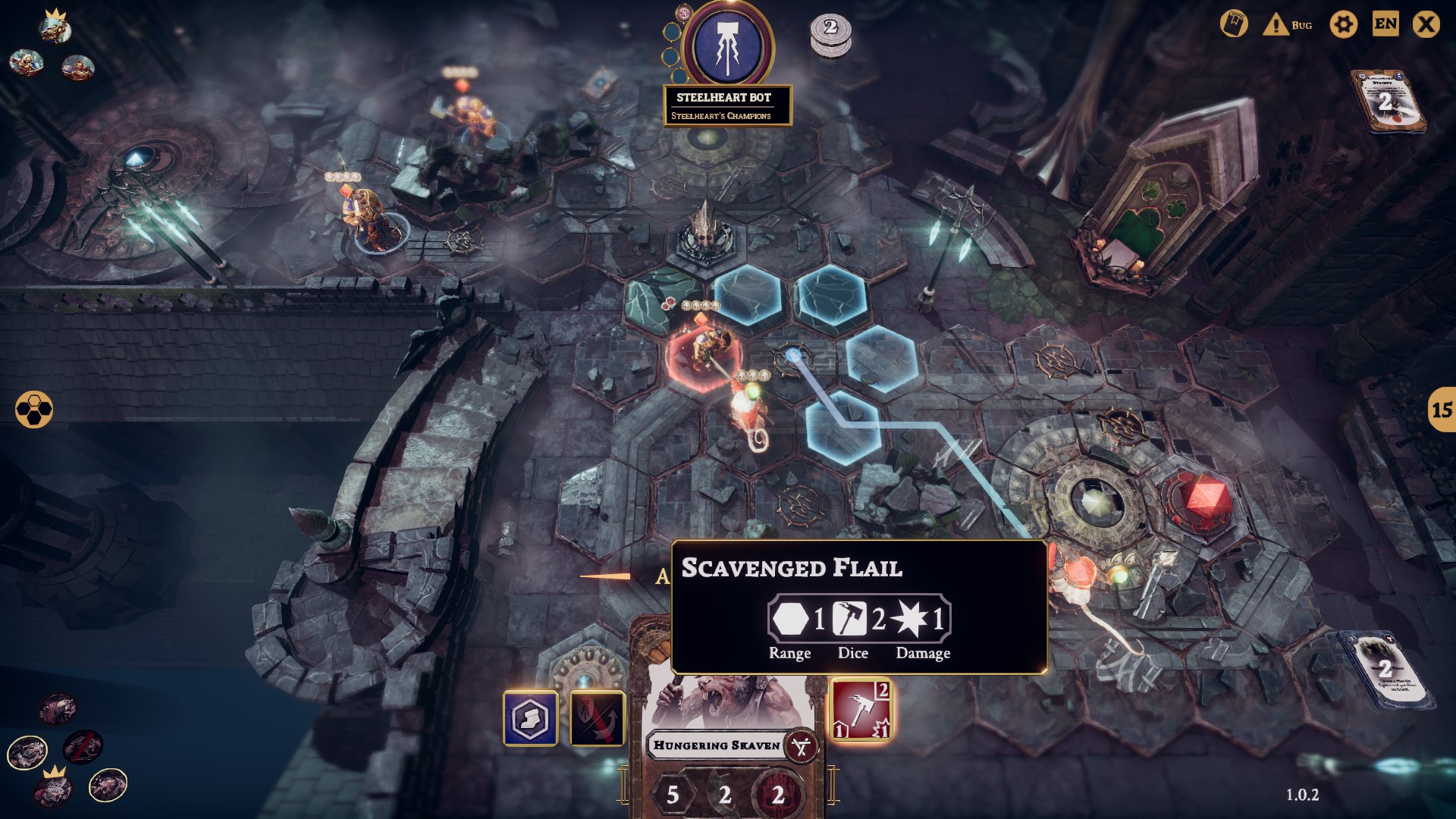Select the crowned Skaven leader portrait
This screenshot has height=819, width=1456.
coord(52,789)
